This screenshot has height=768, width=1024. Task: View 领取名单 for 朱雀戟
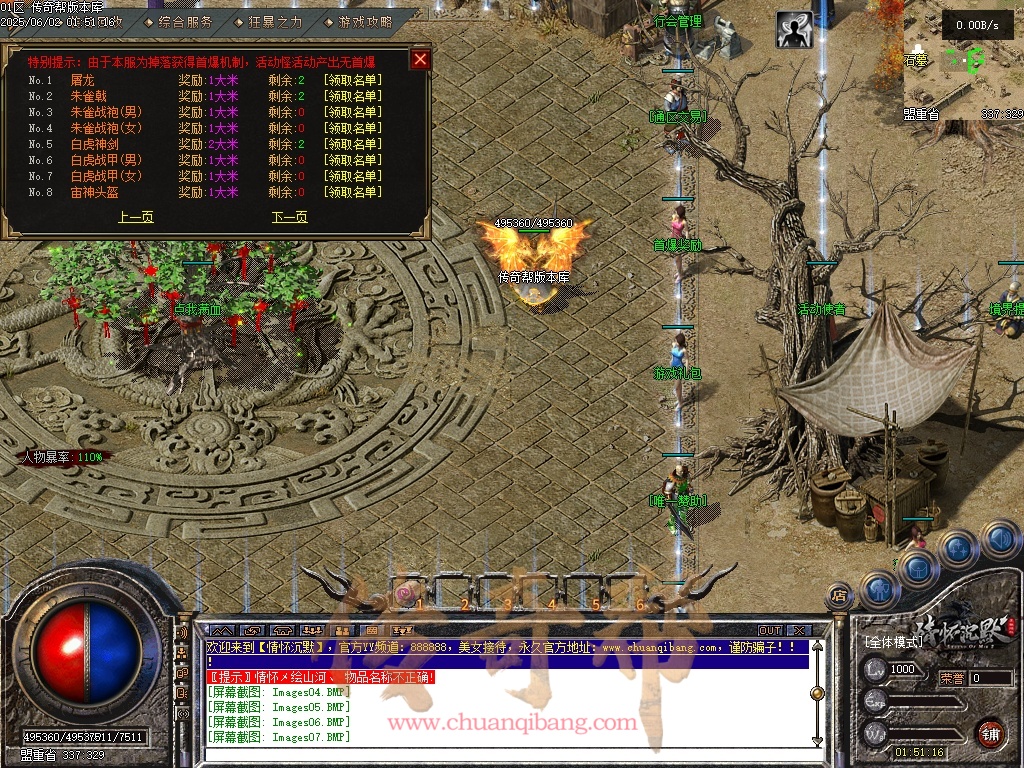tap(352, 96)
